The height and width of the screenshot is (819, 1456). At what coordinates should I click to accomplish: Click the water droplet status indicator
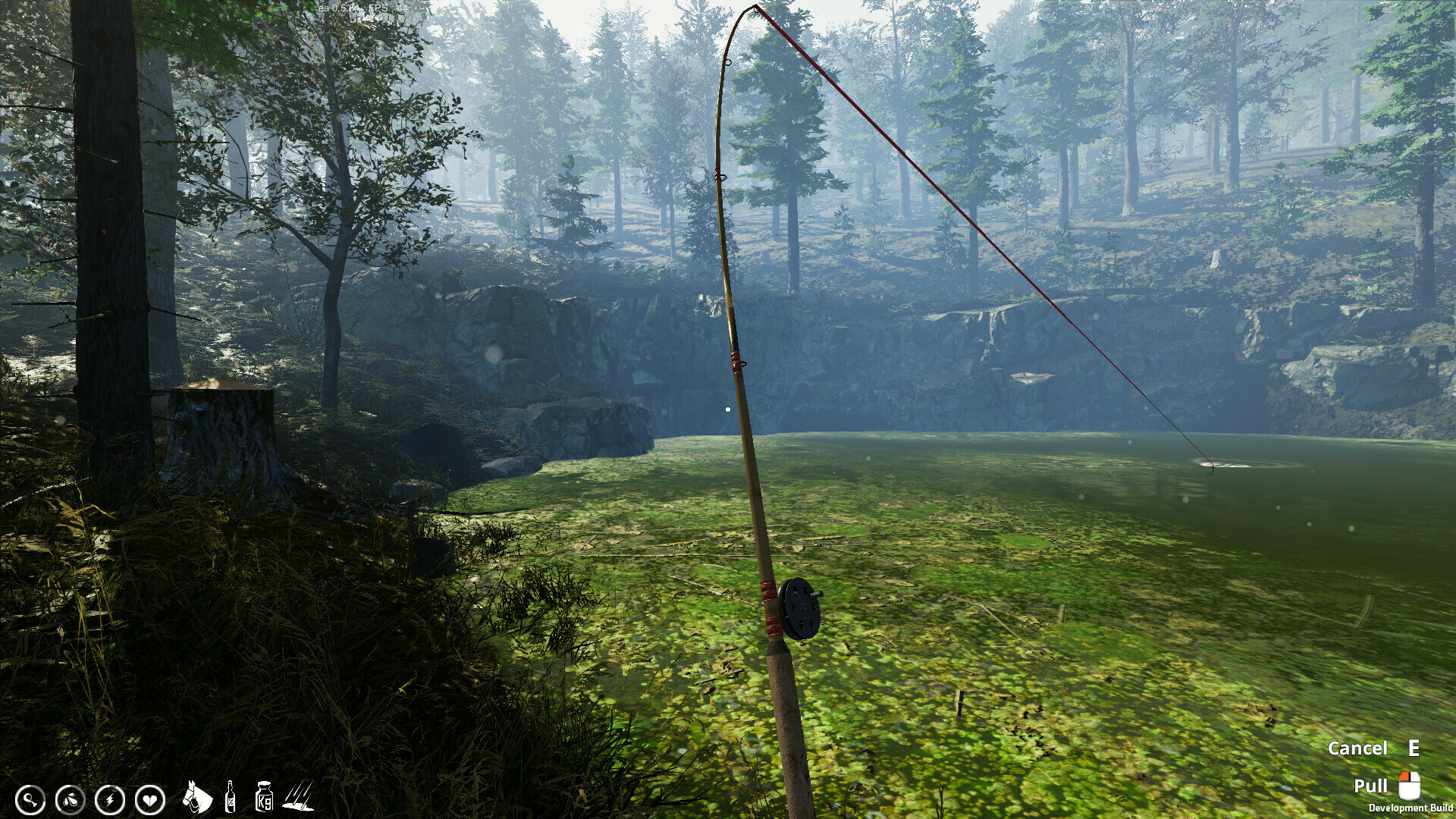pyautogui.click(x=69, y=799)
